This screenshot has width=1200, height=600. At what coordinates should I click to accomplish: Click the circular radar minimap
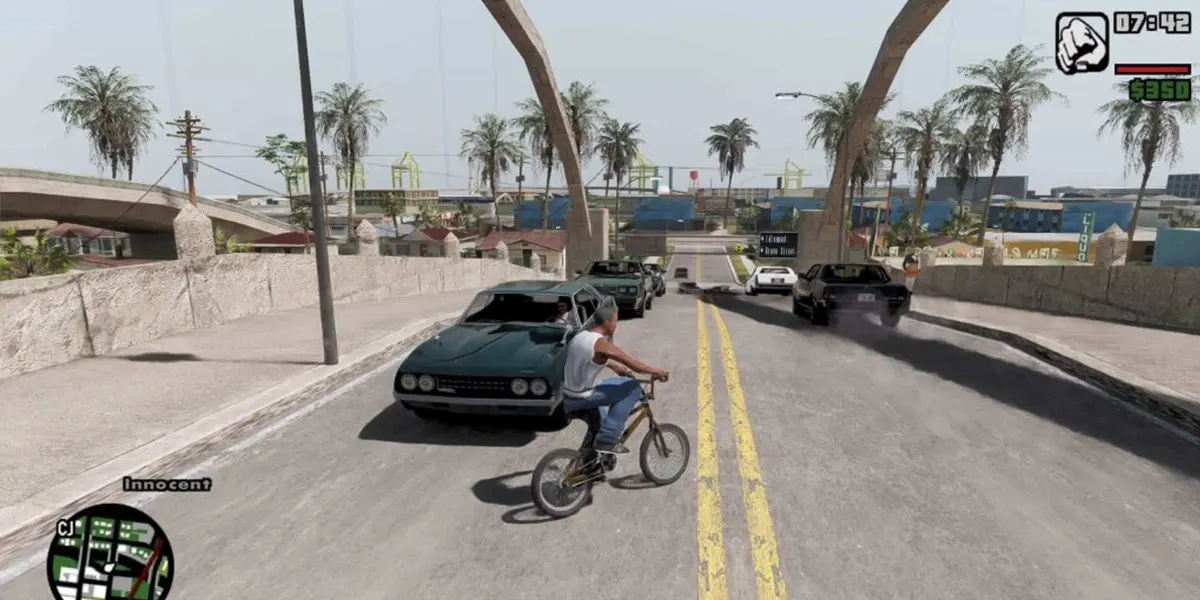click(110, 555)
